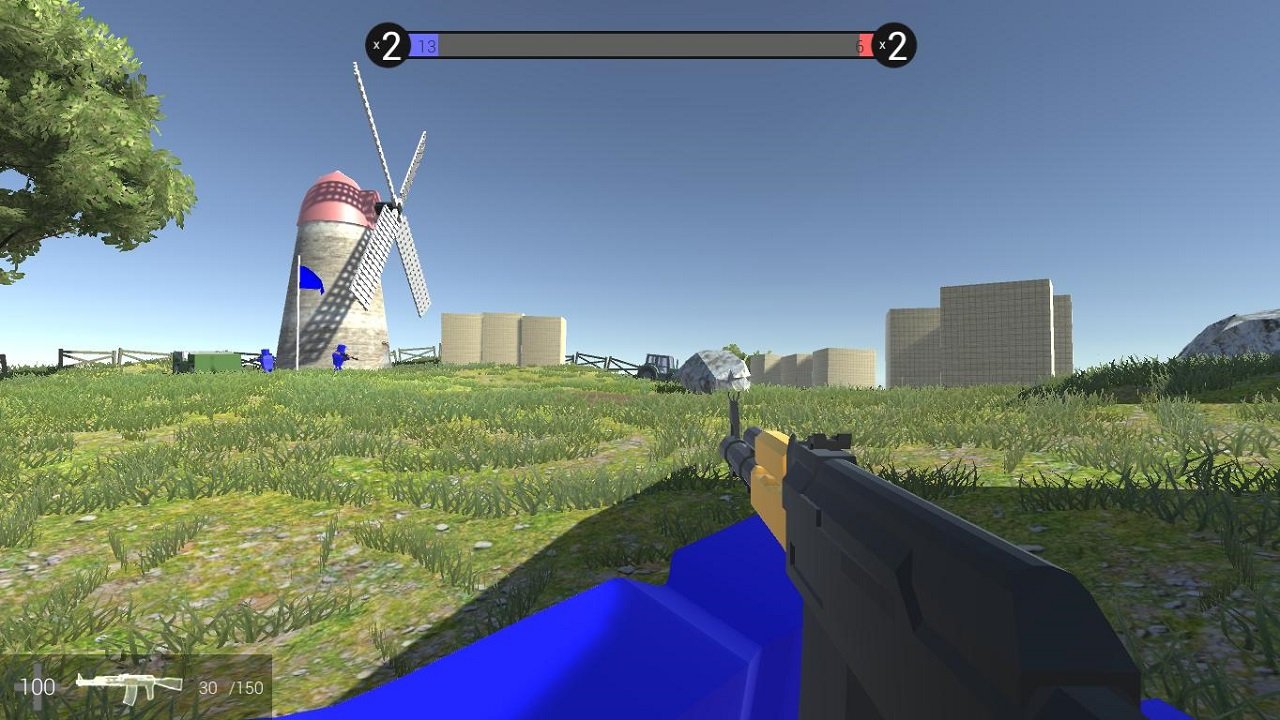
Task: Click the red score number 6
Action: tap(858, 45)
